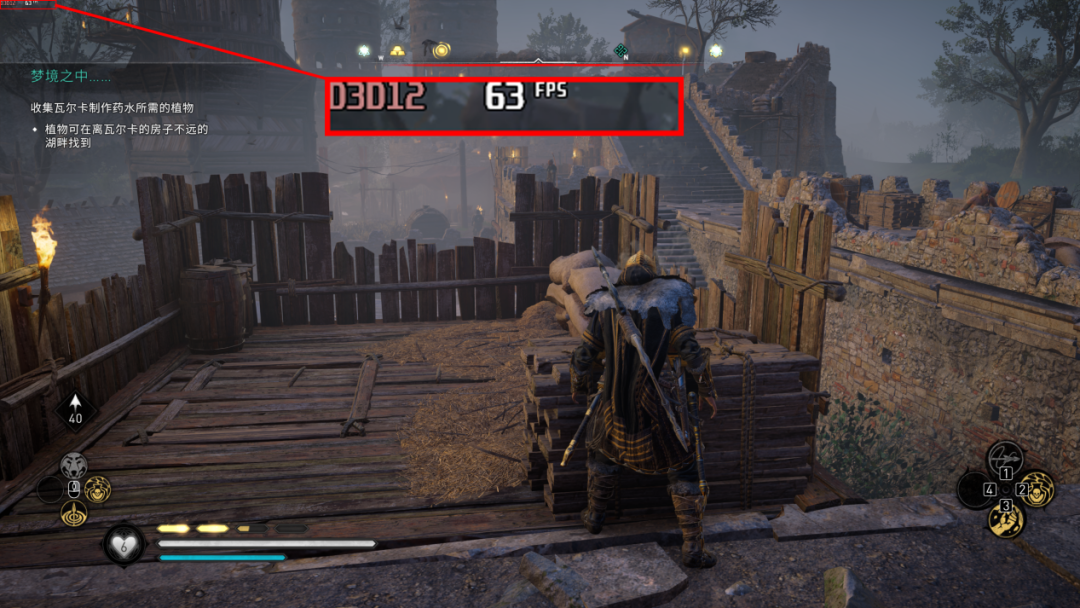Select the golden circle compass marker under the raven
The height and width of the screenshot is (608, 1080).
pyautogui.click(x=441, y=49)
